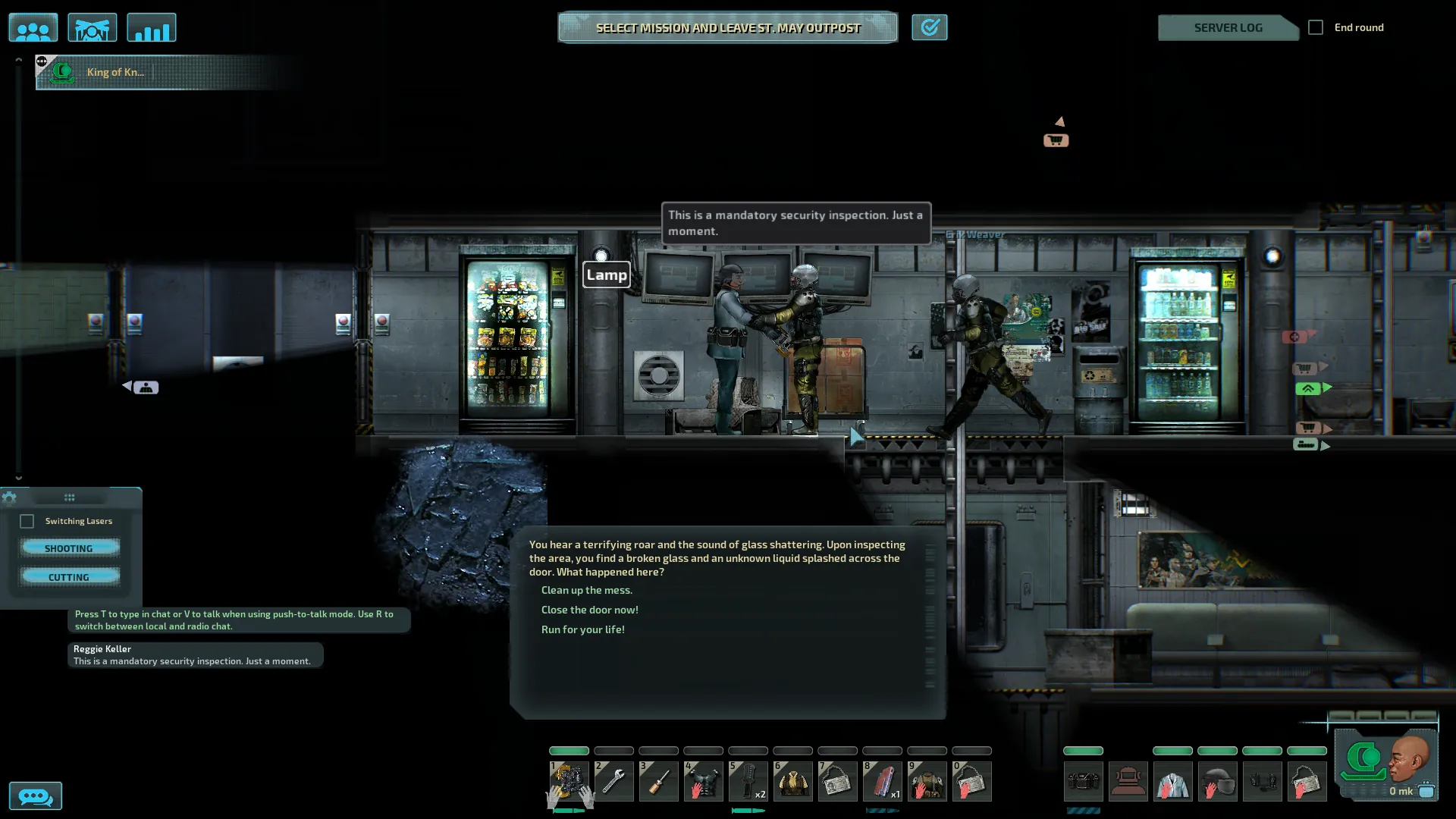The width and height of the screenshot is (1456, 819).
Task: Click the Select Mission and Leave button
Action: pos(727,28)
